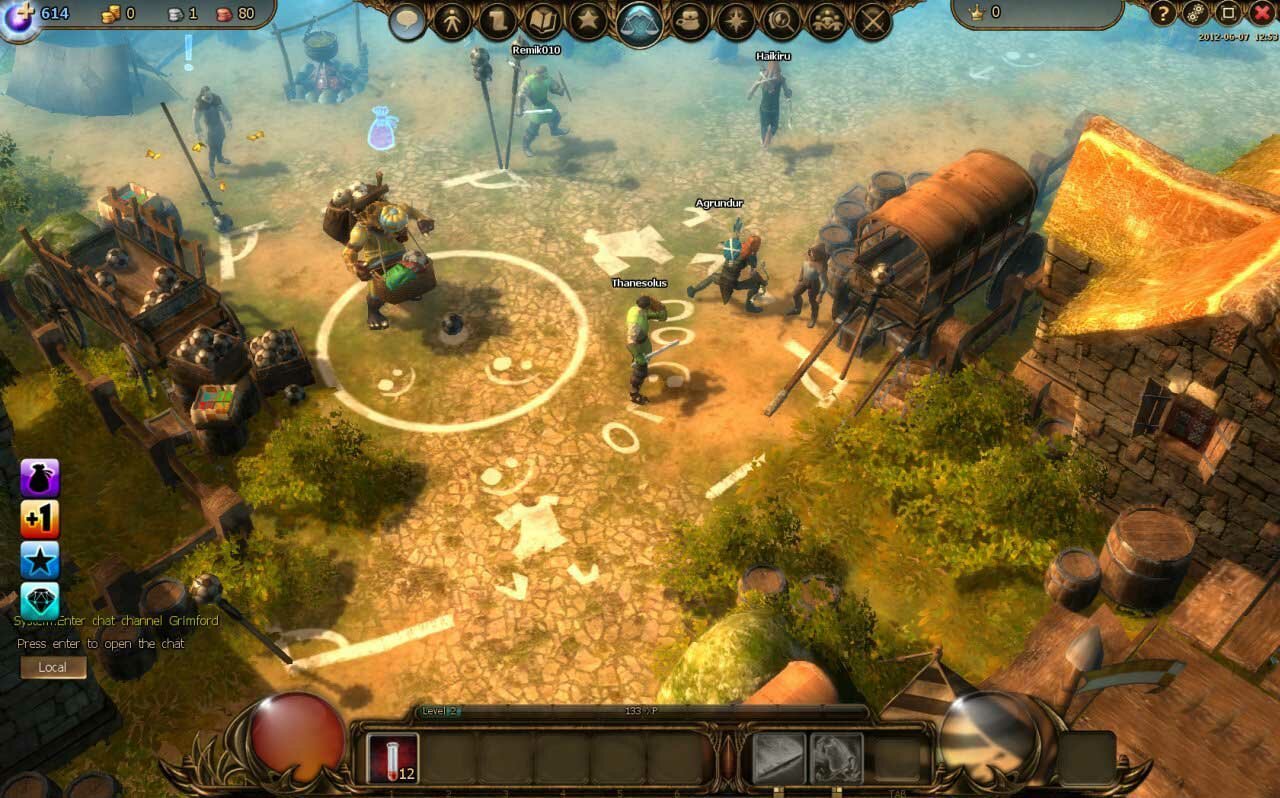Screen dimensions: 1280x798
Task: Open the scroll icon in top bar
Action: point(497,21)
